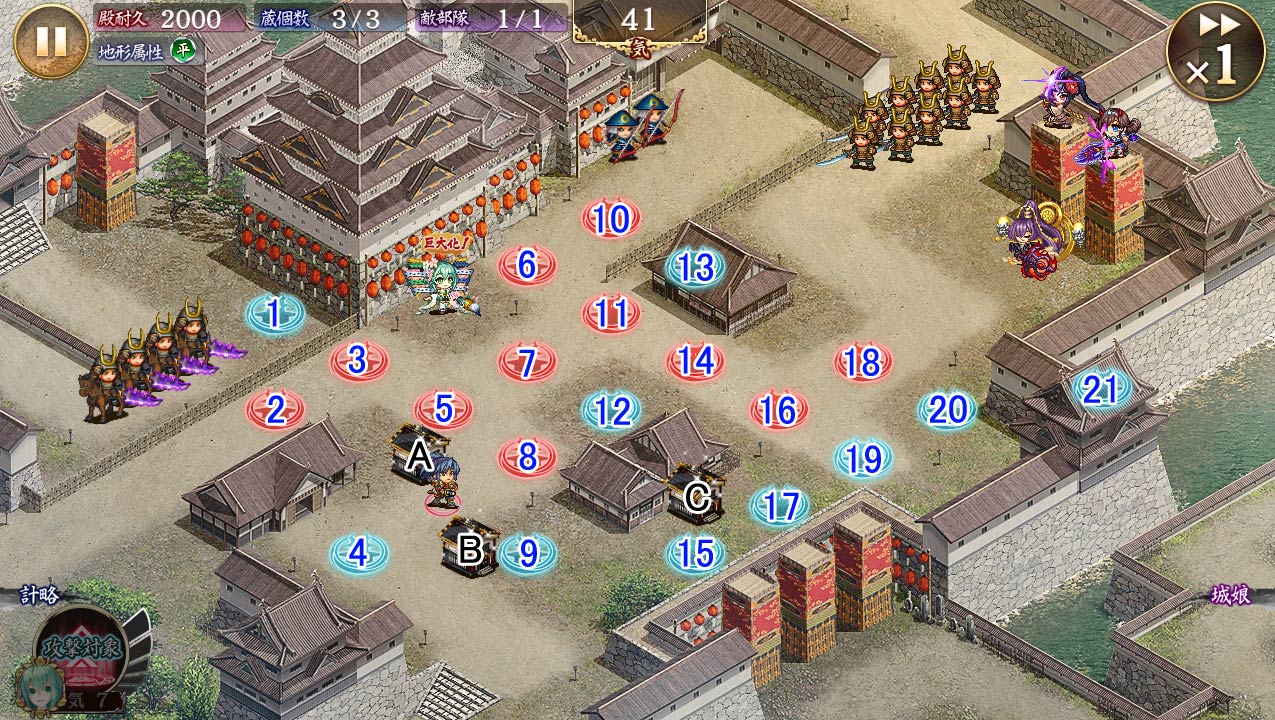Choose red placement tile number 2
The width and height of the screenshot is (1275, 720).
coord(275,409)
